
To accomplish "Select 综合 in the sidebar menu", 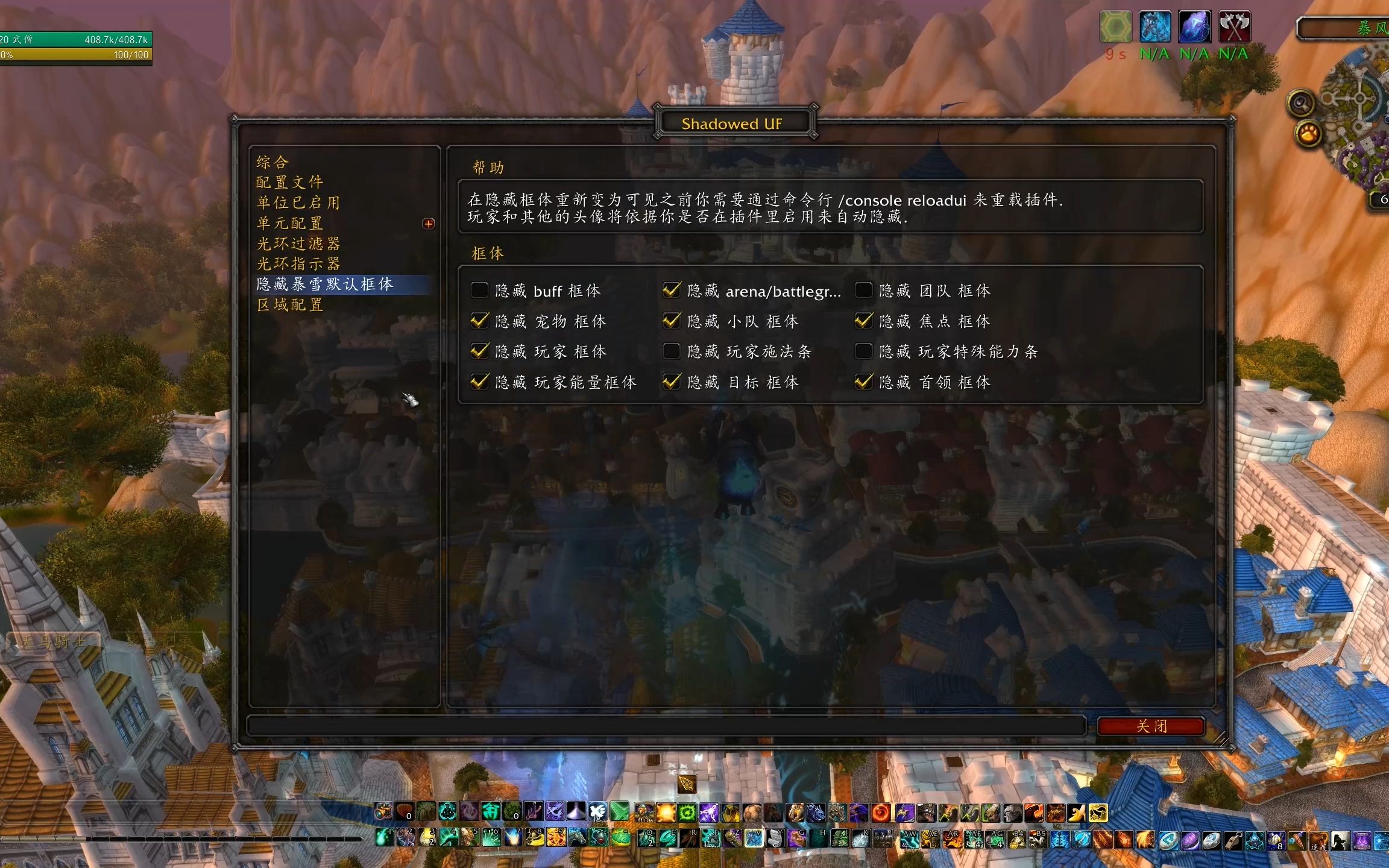I will click(x=272, y=162).
